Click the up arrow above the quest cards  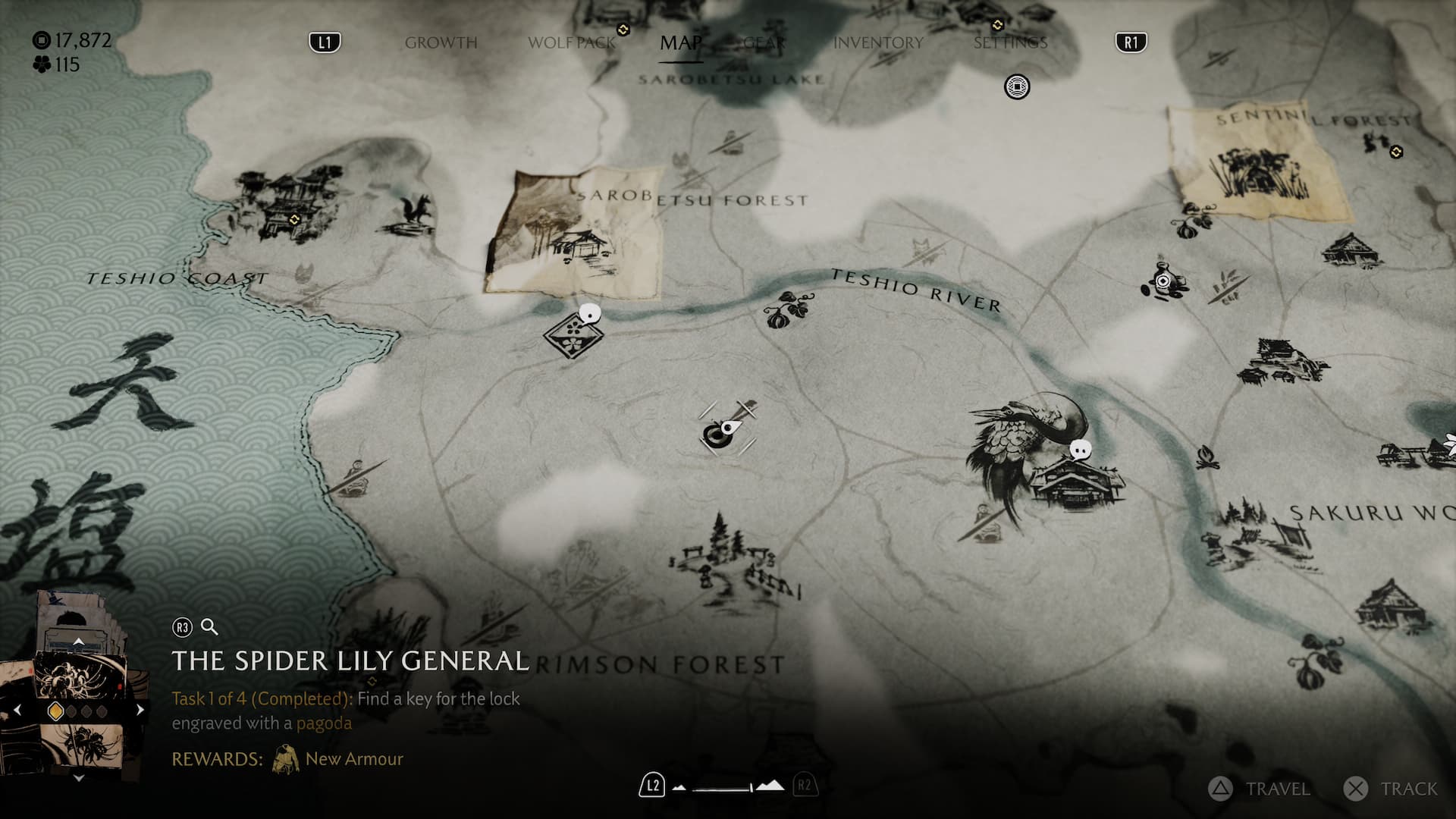[x=79, y=642]
